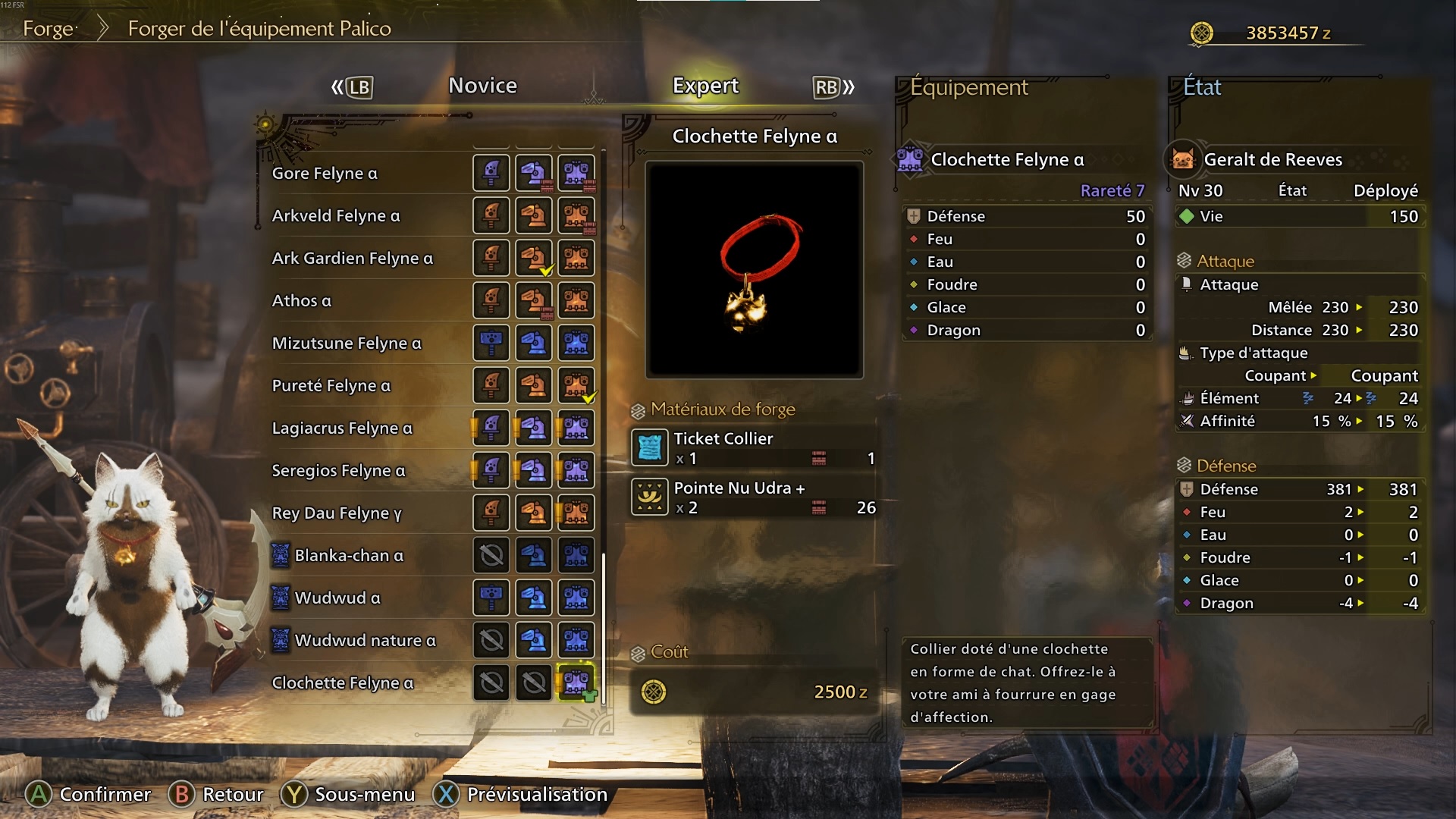Screen dimensions: 1456x819
Task: Pick the Athos α equipment row
Action: [302, 301]
